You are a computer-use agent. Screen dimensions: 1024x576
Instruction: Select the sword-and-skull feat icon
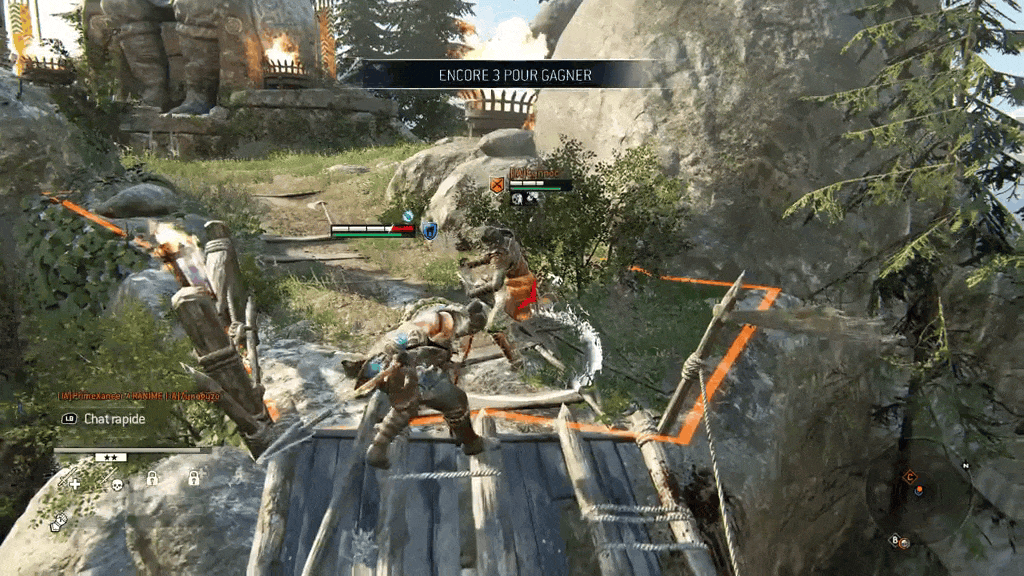click(110, 482)
